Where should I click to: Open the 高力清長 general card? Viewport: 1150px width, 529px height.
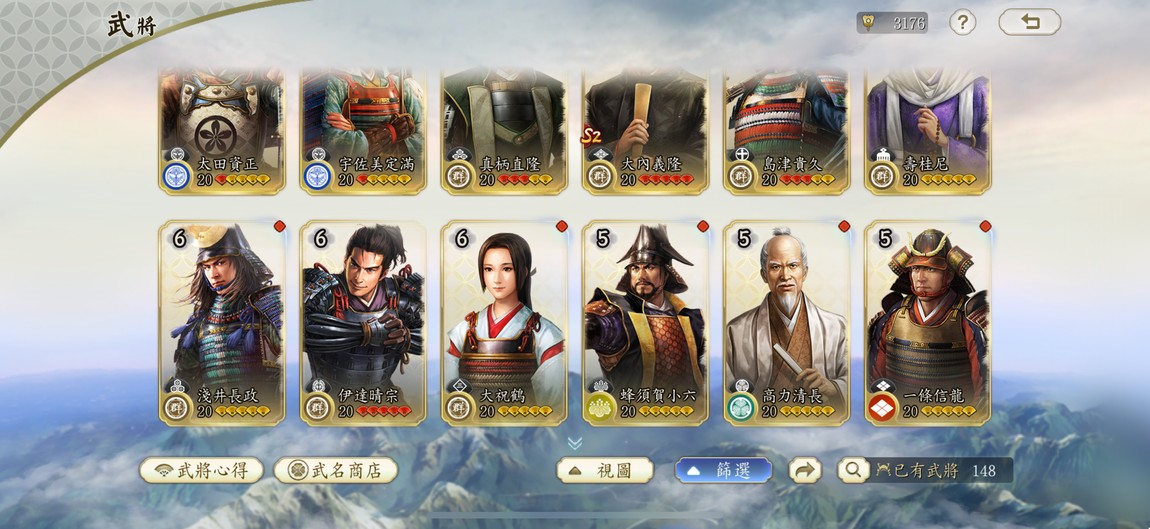pyautogui.click(x=786, y=322)
